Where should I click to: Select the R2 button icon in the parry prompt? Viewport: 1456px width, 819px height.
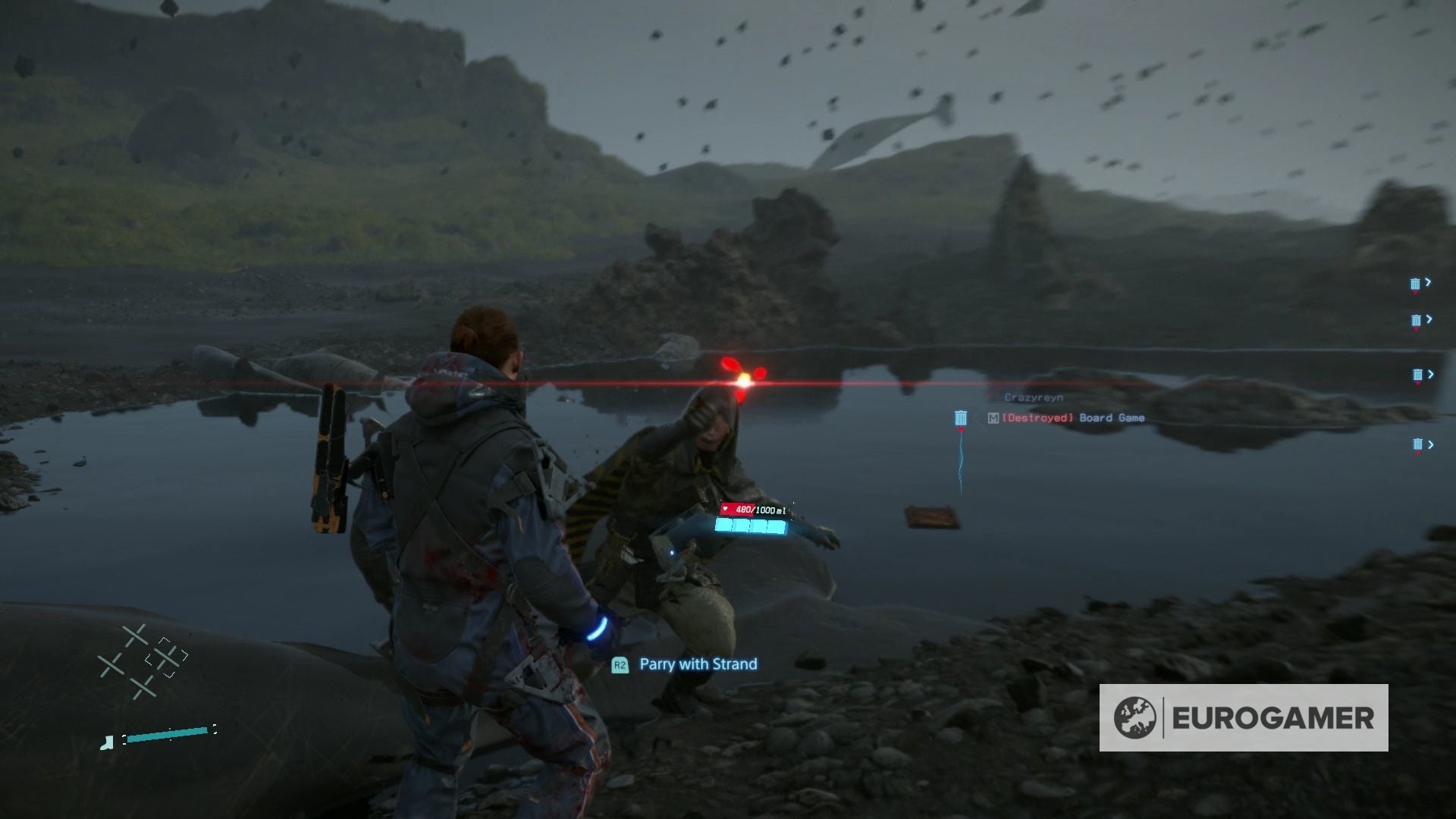coord(620,664)
